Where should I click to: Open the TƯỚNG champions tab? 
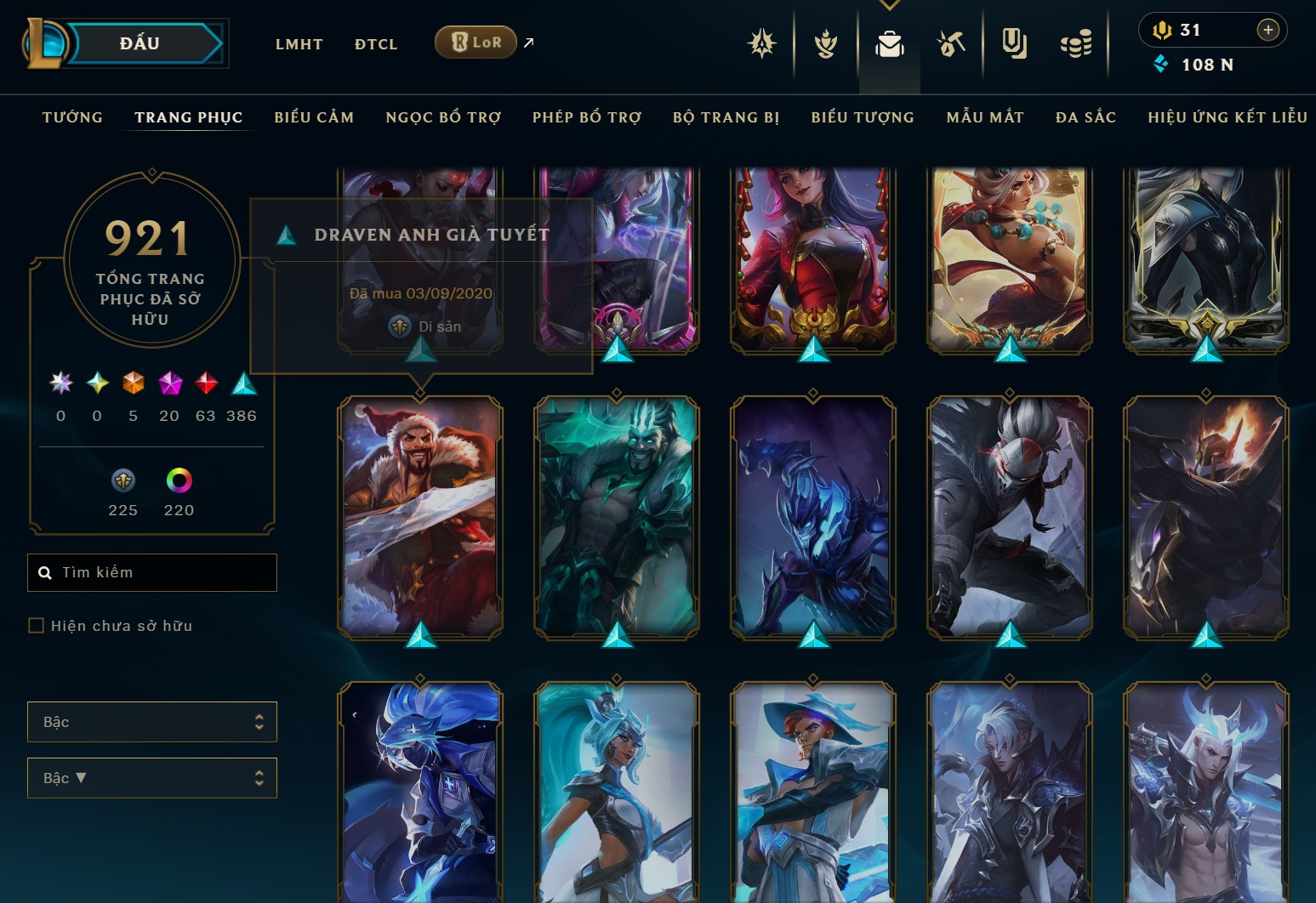tap(72, 117)
